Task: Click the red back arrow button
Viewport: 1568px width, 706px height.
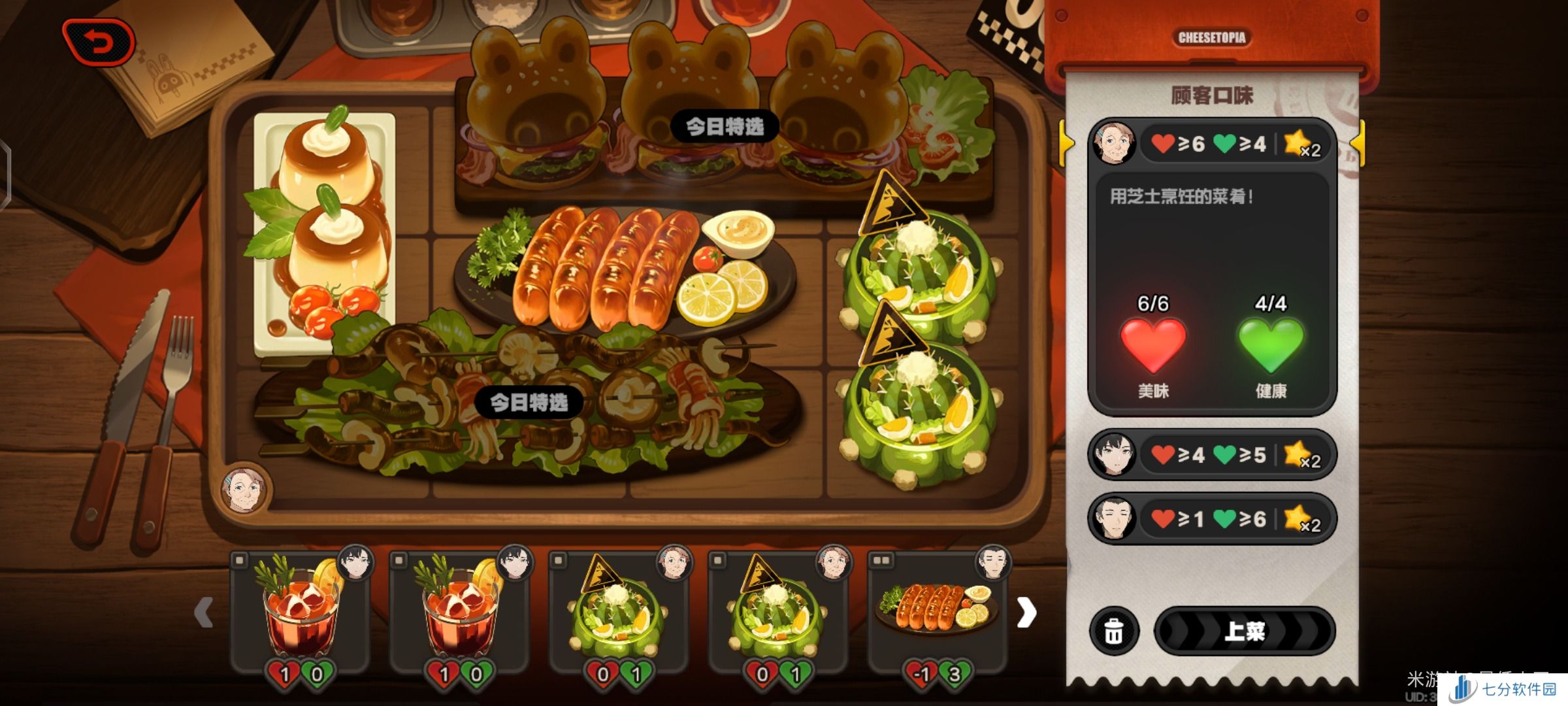Action: (x=99, y=43)
